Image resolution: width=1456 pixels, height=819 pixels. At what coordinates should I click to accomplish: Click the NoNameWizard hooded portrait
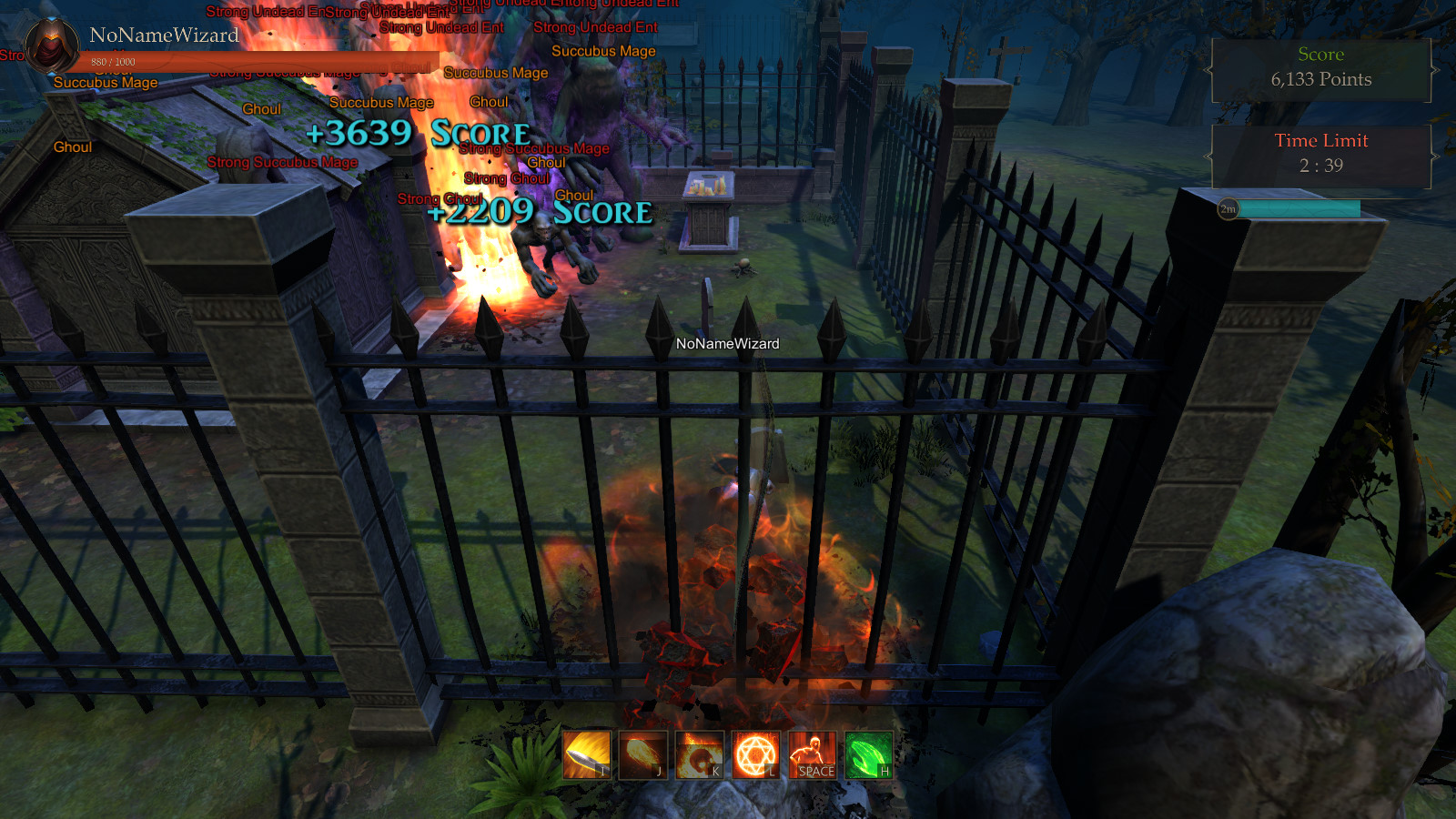(x=51, y=45)
